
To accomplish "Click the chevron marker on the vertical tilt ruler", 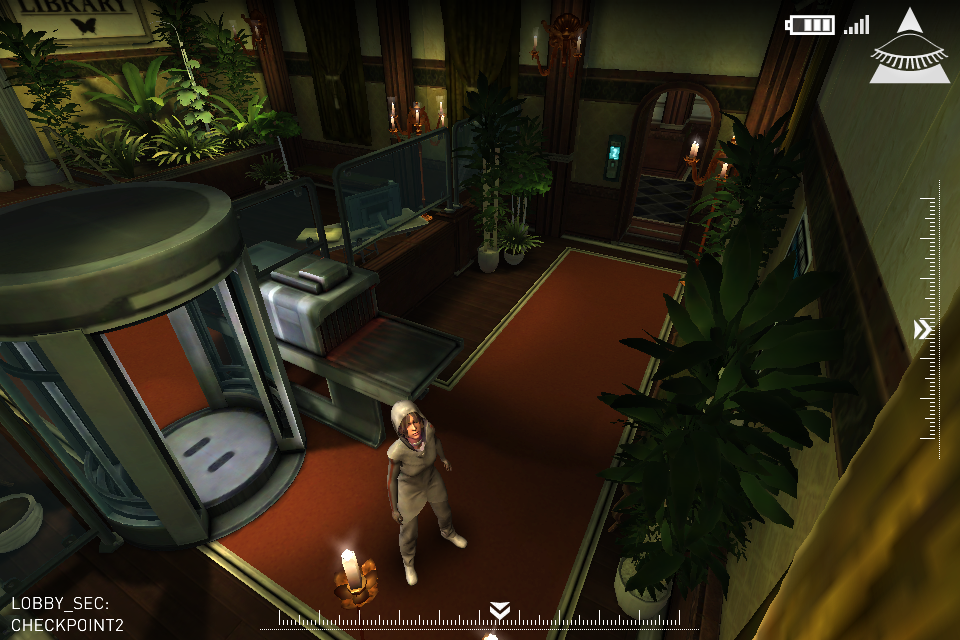I will 922,329.
